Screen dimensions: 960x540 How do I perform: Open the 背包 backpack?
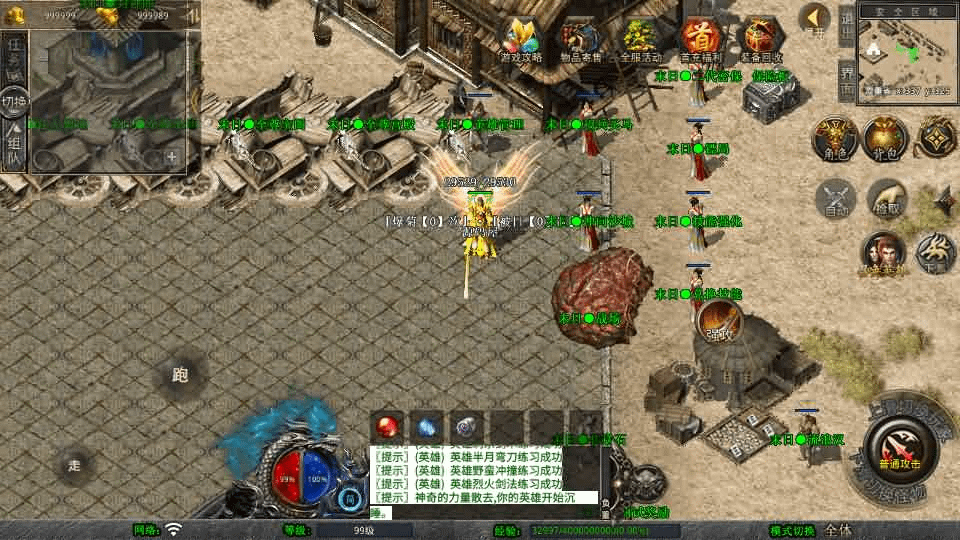tap(884, 138)
